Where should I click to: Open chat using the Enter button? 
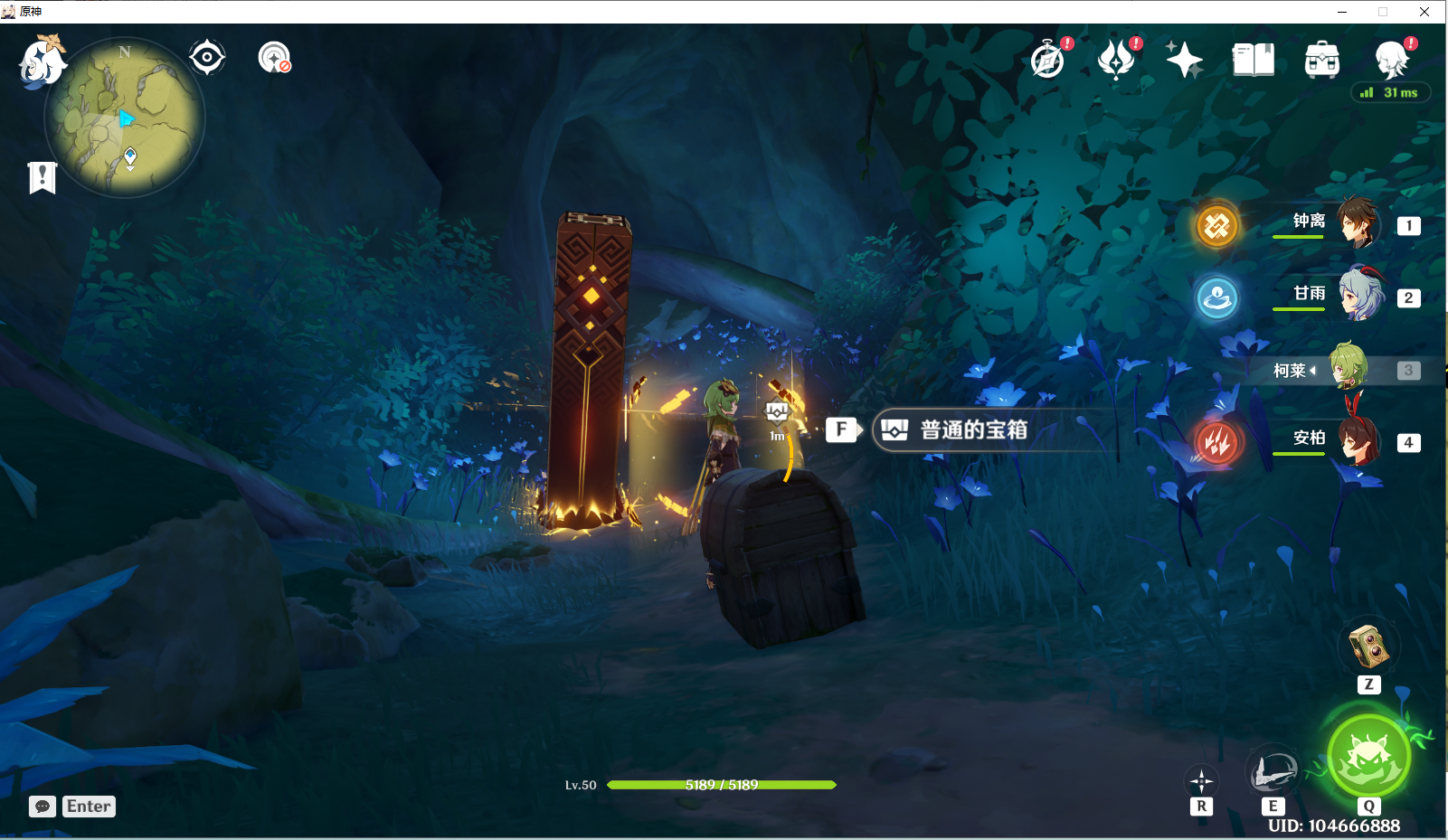[x=88, y=806]
